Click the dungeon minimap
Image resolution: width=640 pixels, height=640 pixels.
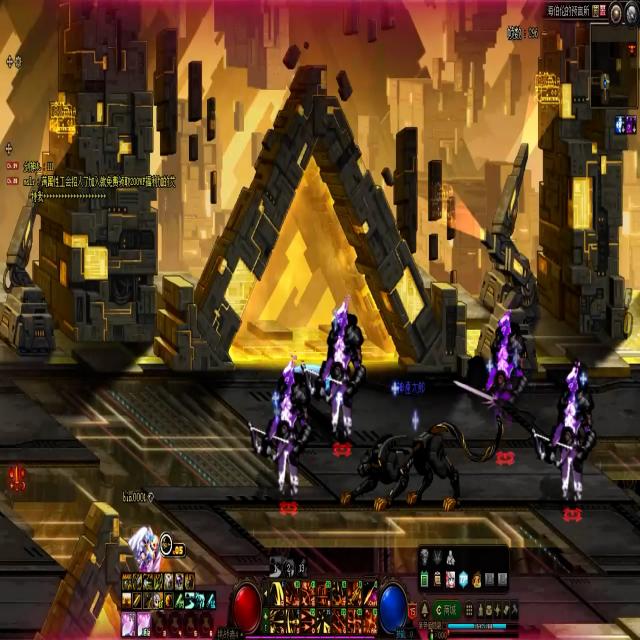pyautogui.click(x=611, y=65)
